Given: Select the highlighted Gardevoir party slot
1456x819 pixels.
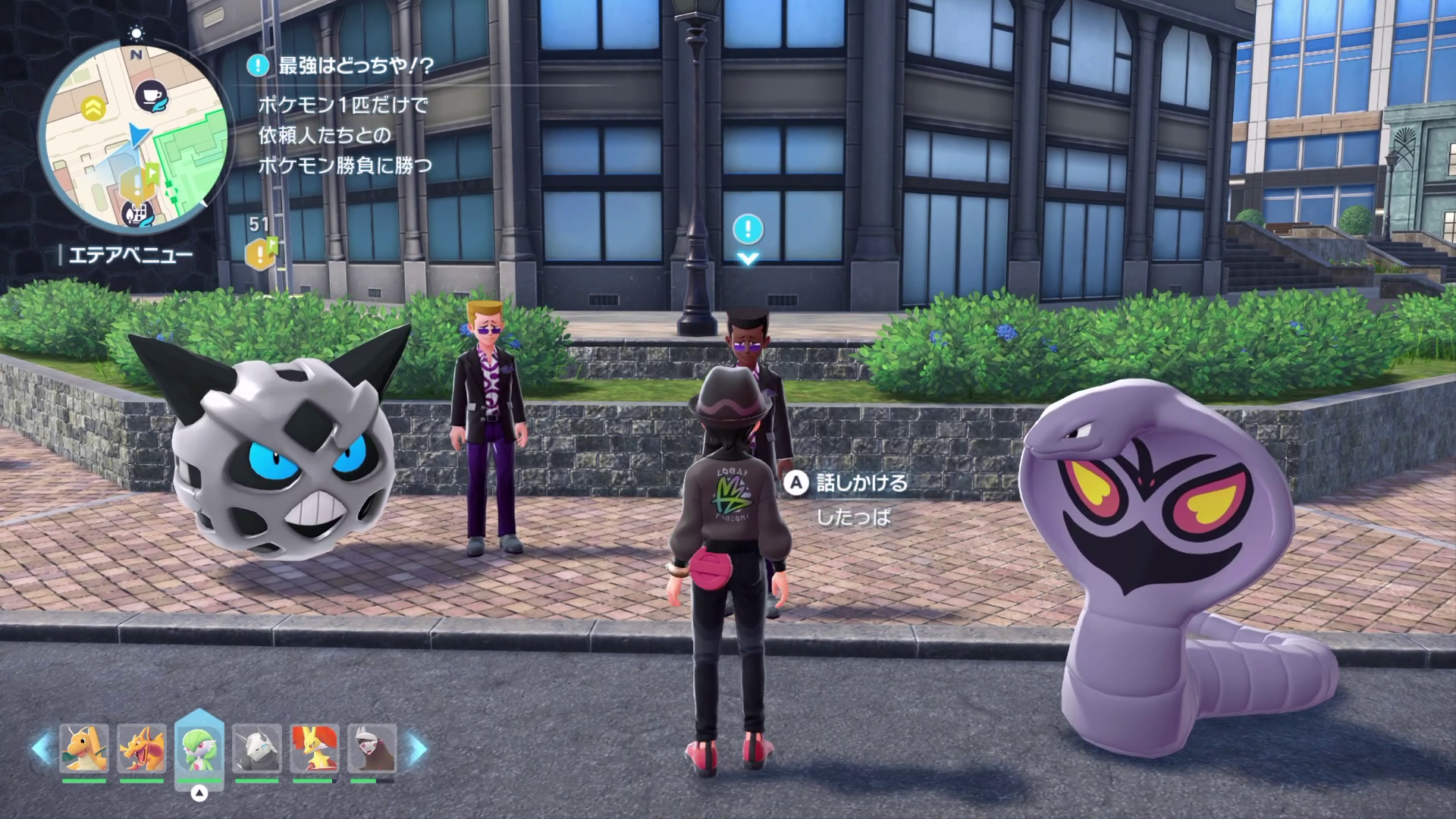Looking at the screenshot, I should [199, 748].
